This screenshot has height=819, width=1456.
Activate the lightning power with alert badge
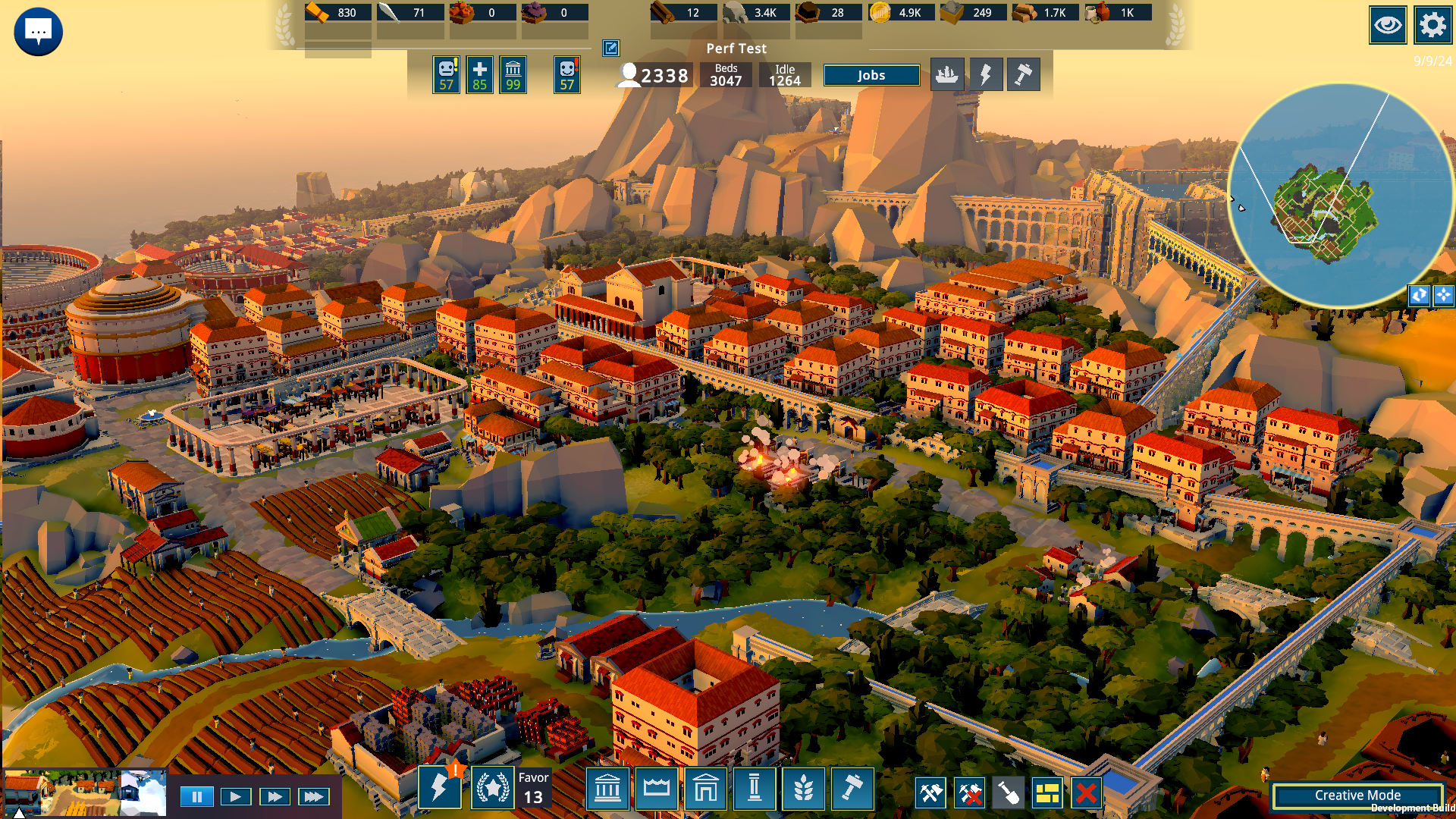(x=440, y=789)
